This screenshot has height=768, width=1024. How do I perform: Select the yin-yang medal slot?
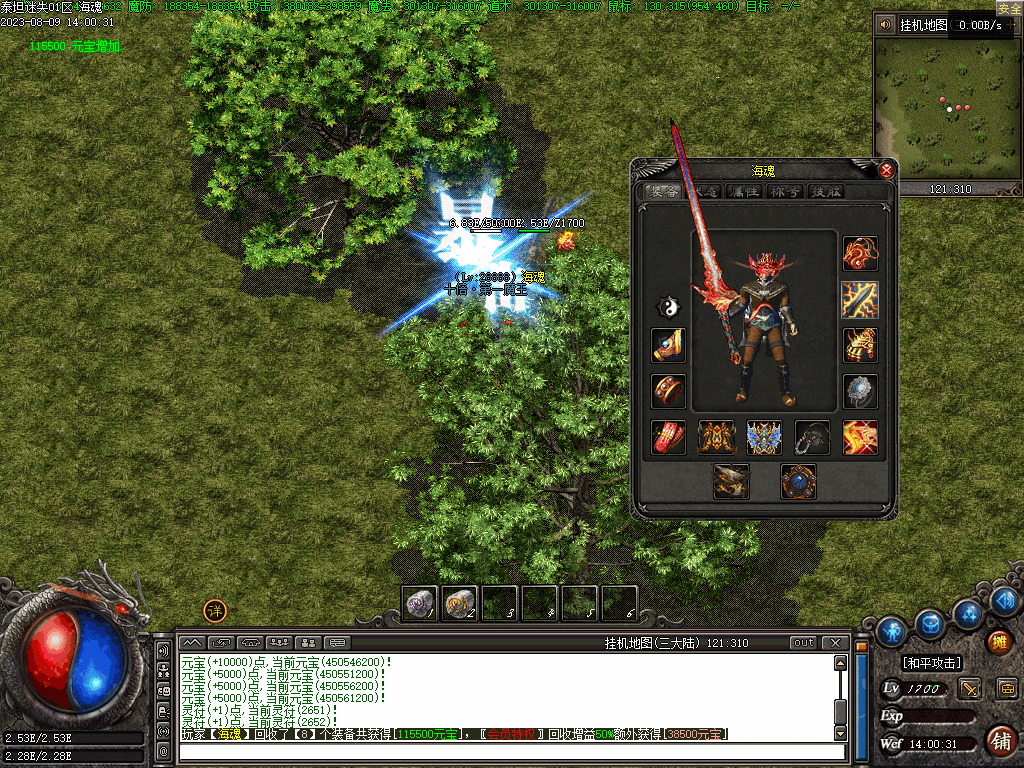pos(668,306)
